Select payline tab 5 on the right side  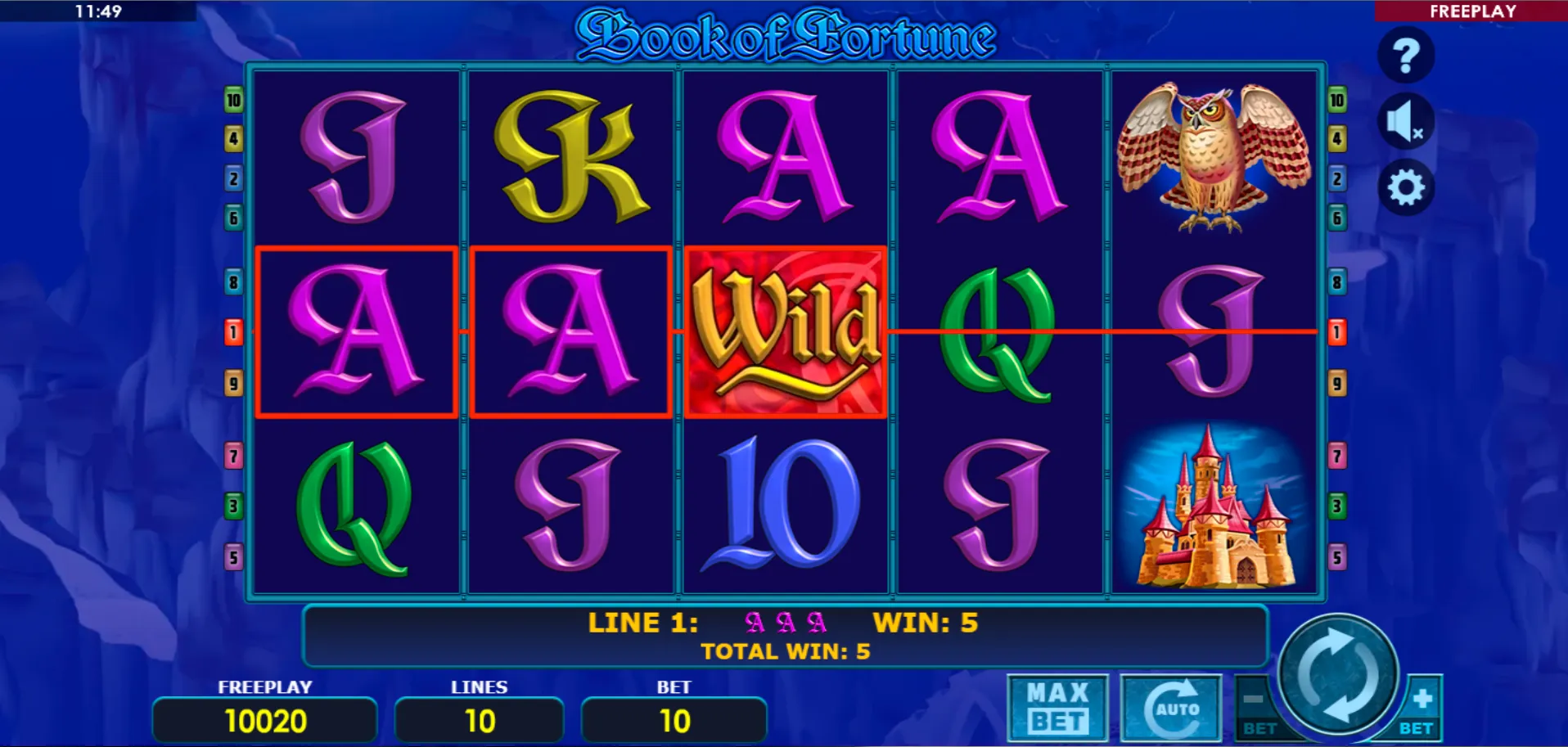(x=1337, y=556)
